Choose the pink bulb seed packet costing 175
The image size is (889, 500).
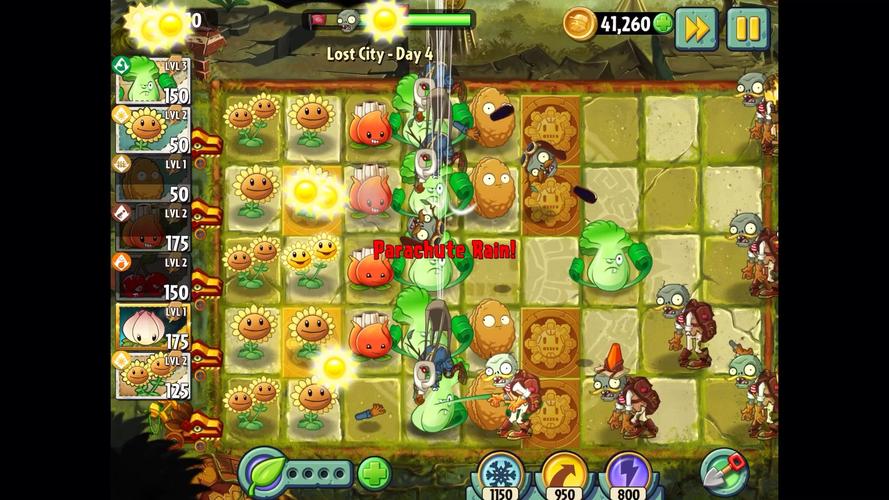(x=152, y=326)
